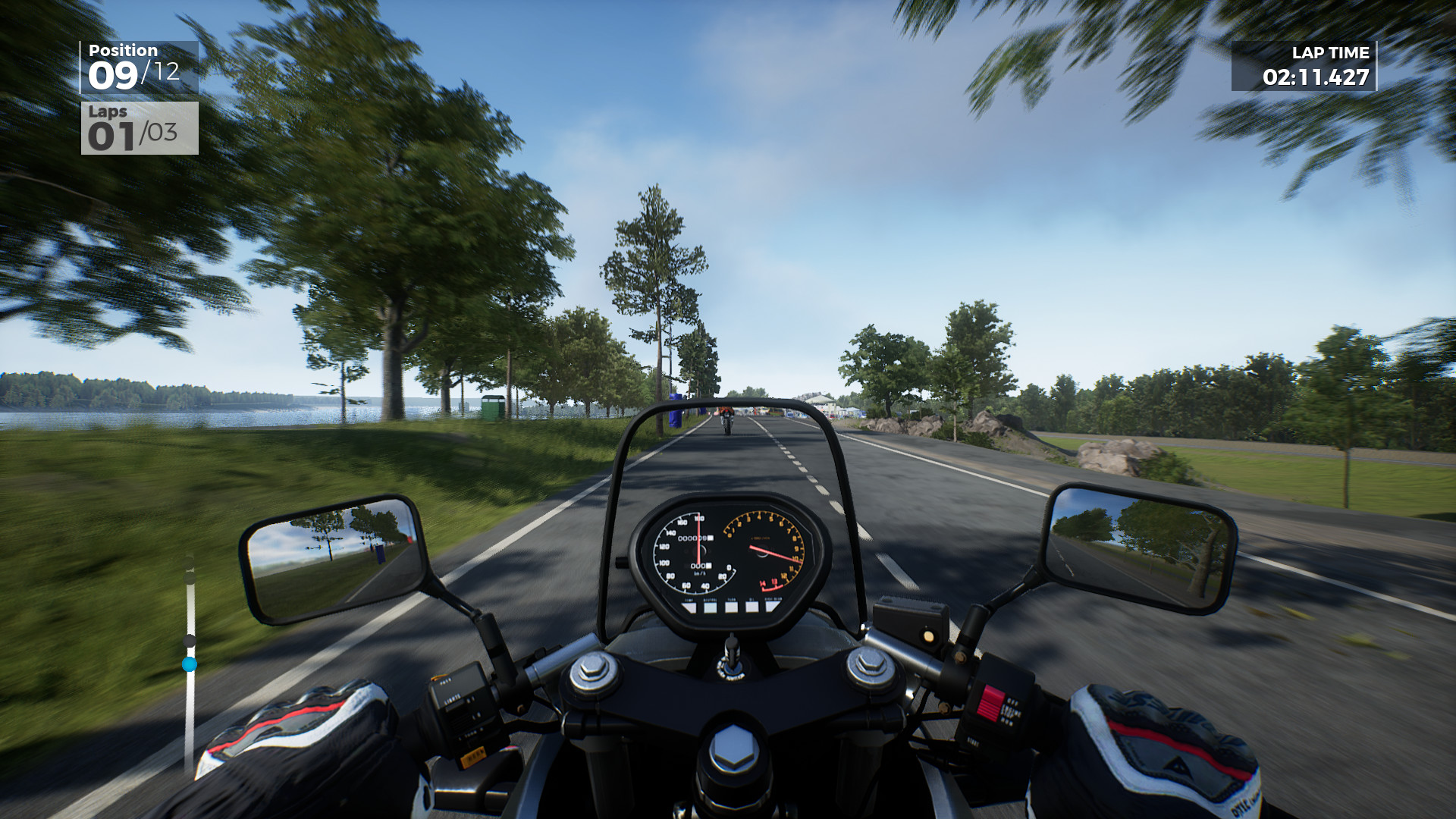The image size is (1456, 819).
Task: Click the analog speedometer gauge
Action: click(698, 551)
